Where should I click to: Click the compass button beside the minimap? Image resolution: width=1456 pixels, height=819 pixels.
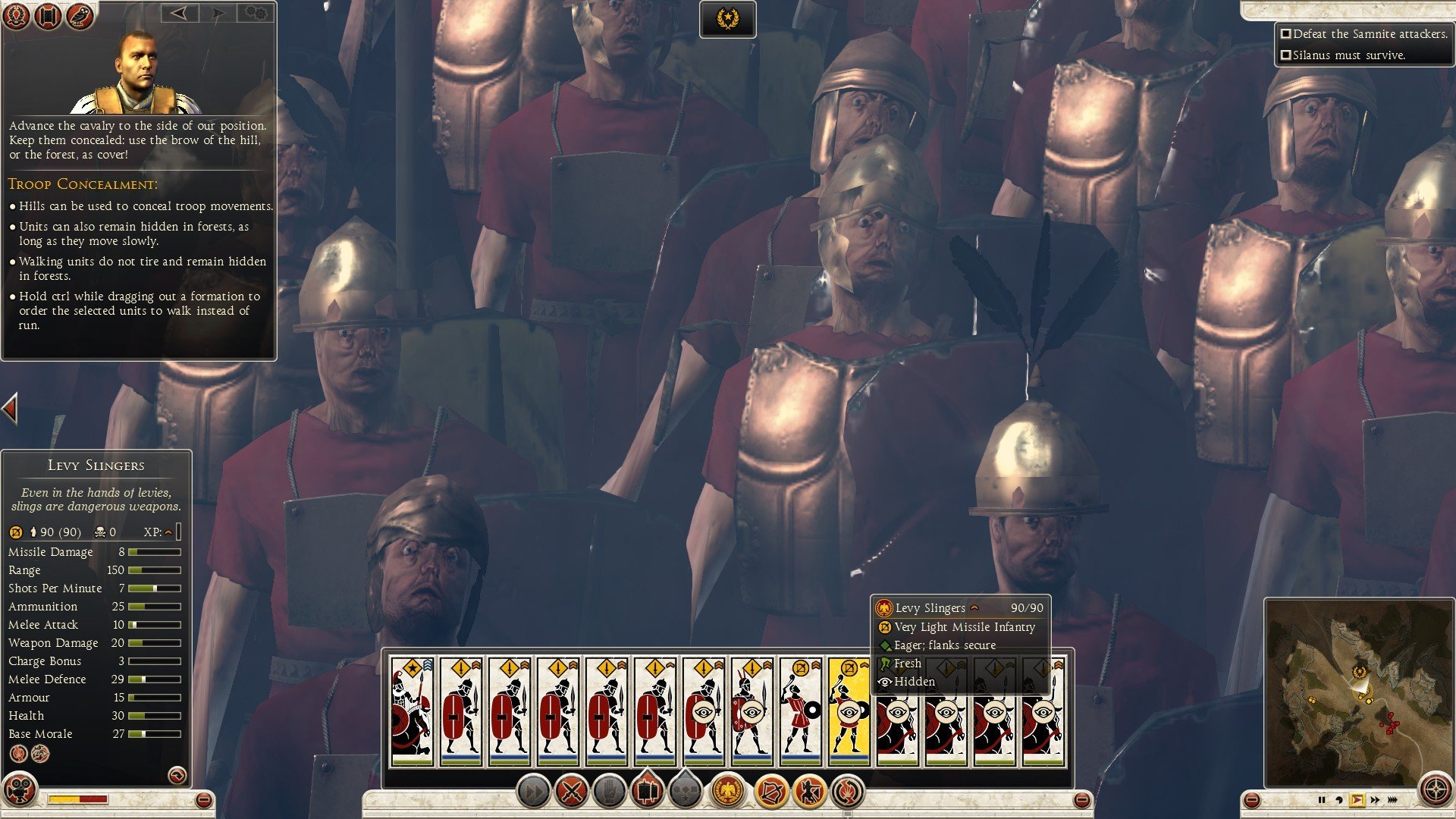(x=1436, y=789)
